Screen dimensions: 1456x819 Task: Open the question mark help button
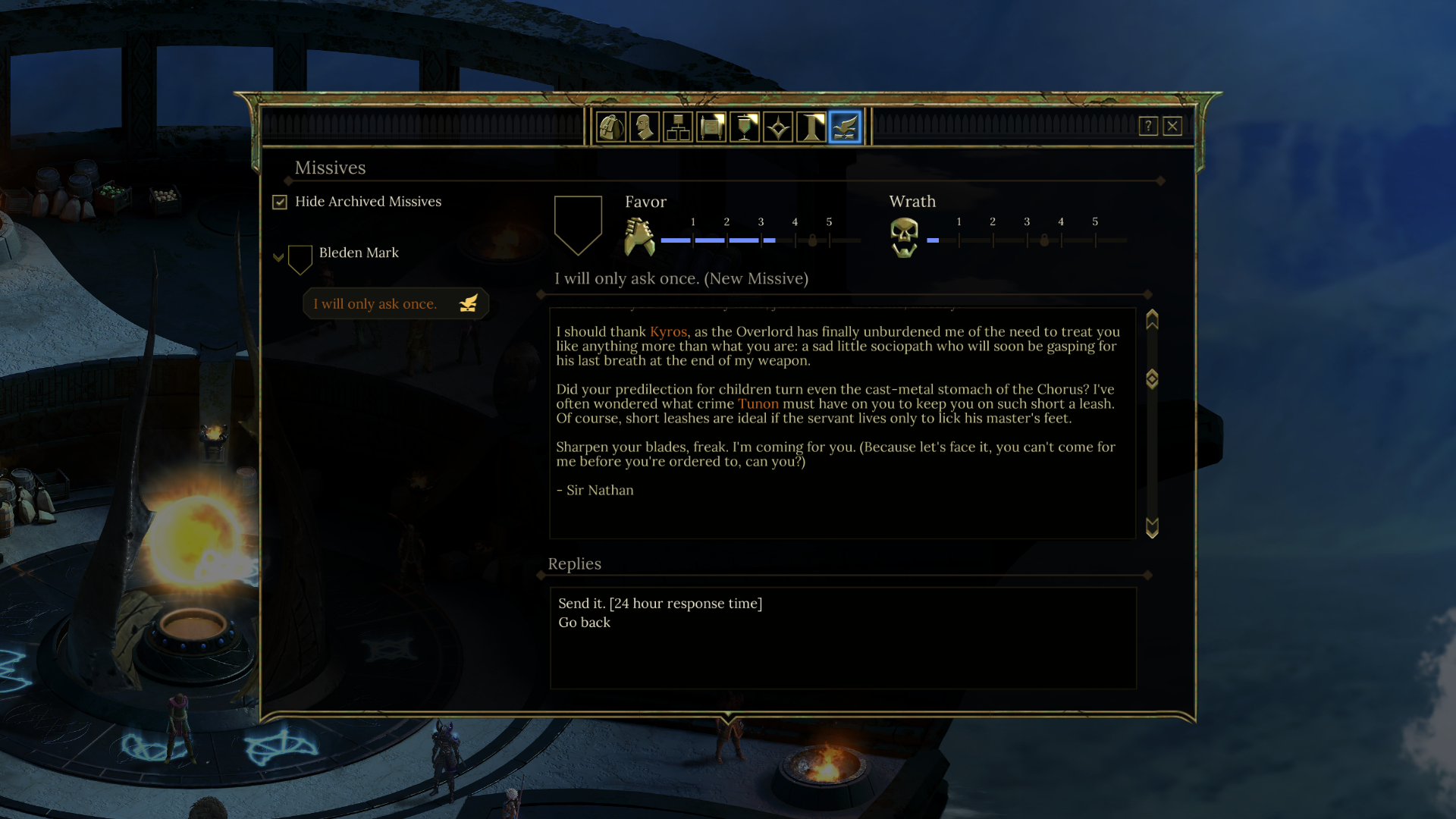click(x=1148, y=126)
